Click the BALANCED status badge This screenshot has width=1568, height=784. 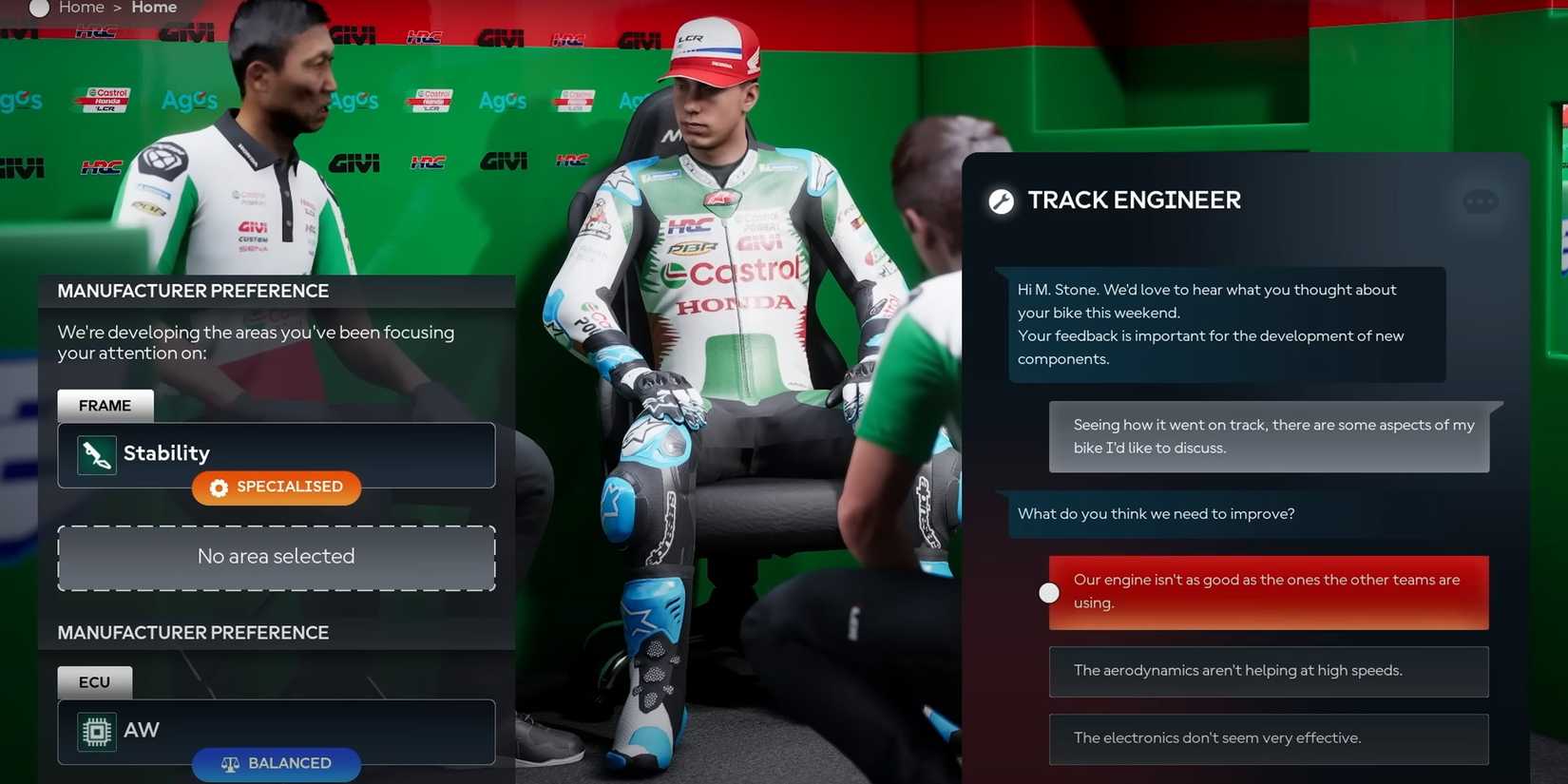click(x=277, y=763)
